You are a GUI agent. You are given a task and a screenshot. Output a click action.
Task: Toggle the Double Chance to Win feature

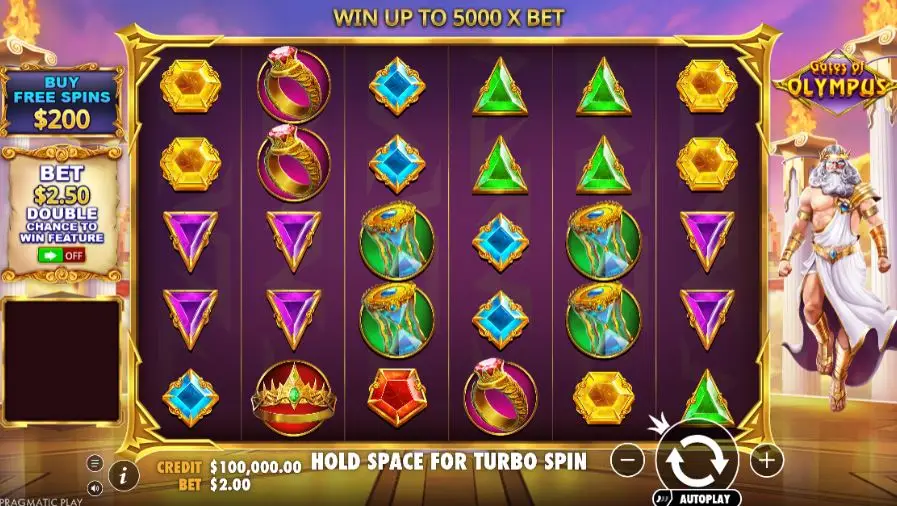tap(62, 254)
